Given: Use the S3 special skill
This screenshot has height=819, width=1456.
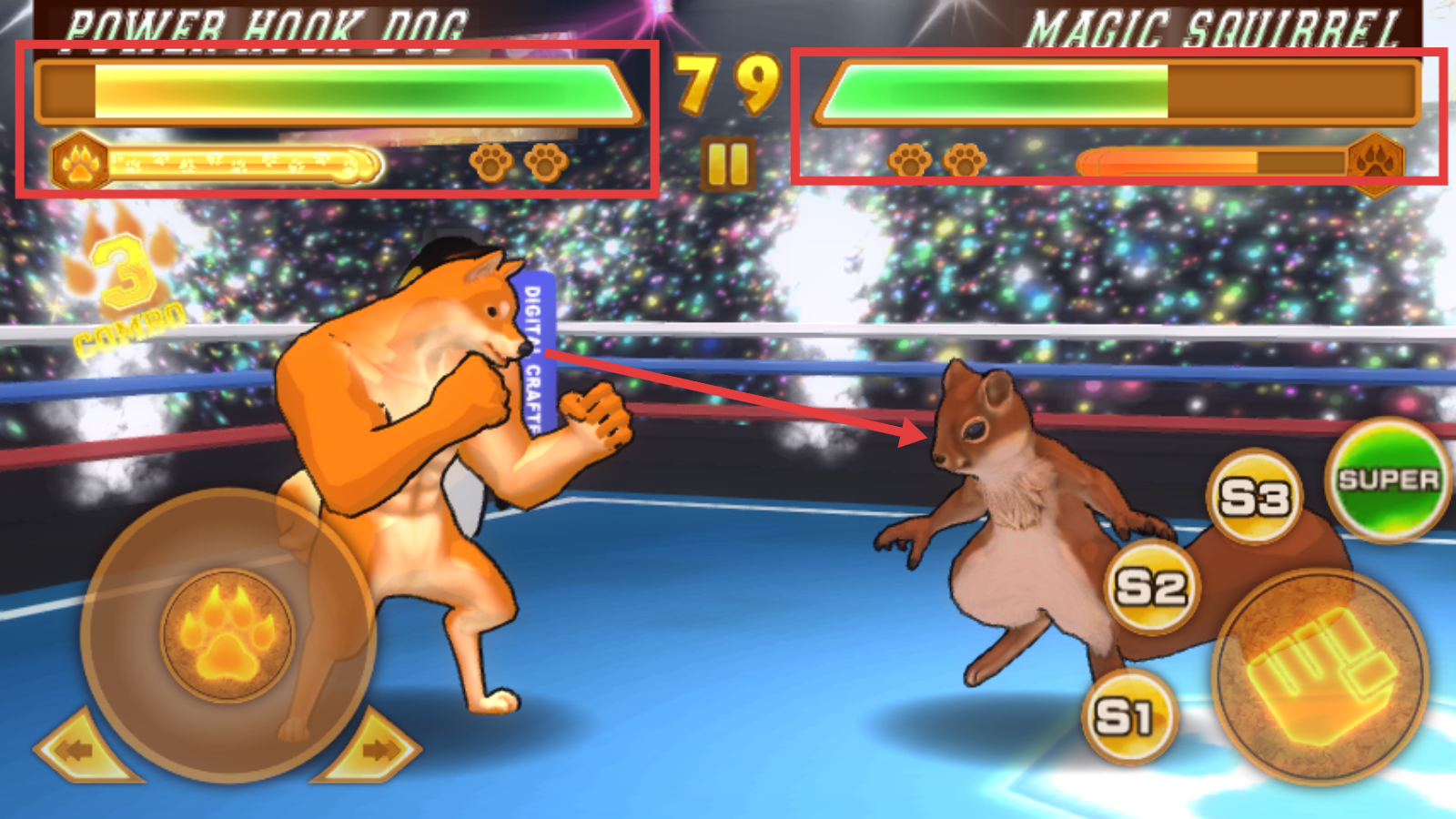Looking at the screenshot, I should 1255,497.
